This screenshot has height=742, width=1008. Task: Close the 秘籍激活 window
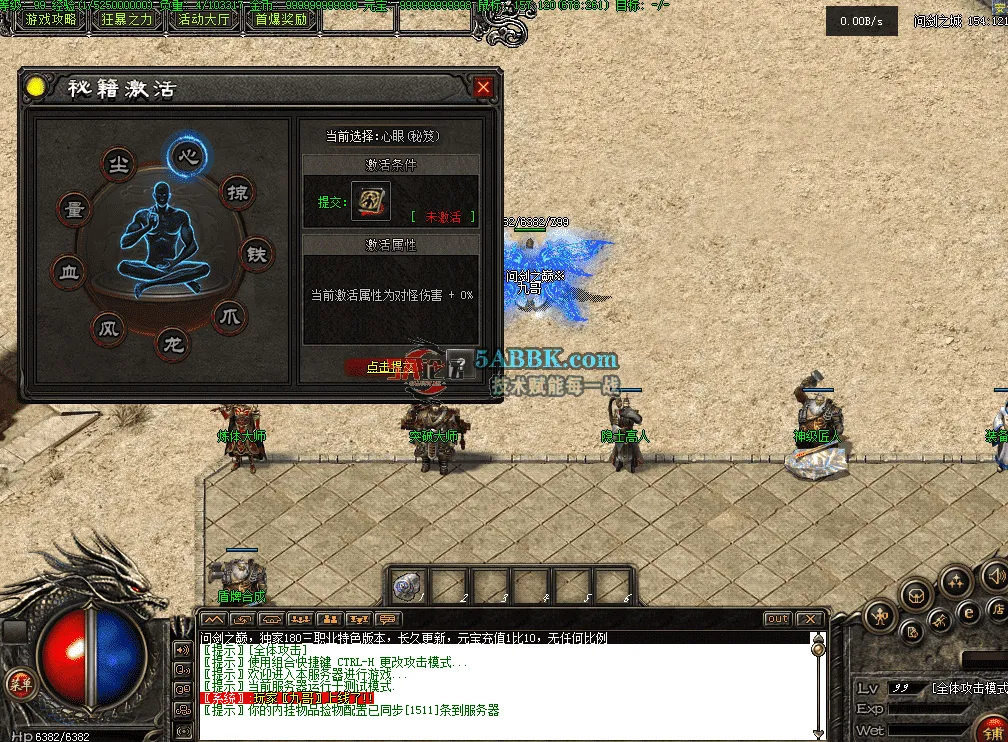coord(484,88)
